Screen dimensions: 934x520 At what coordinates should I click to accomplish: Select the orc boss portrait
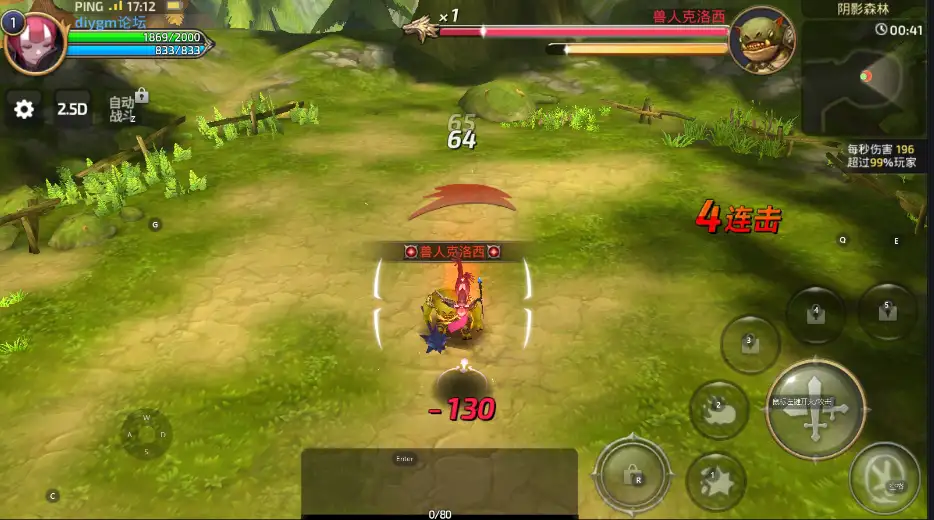(x=761, y=42)
